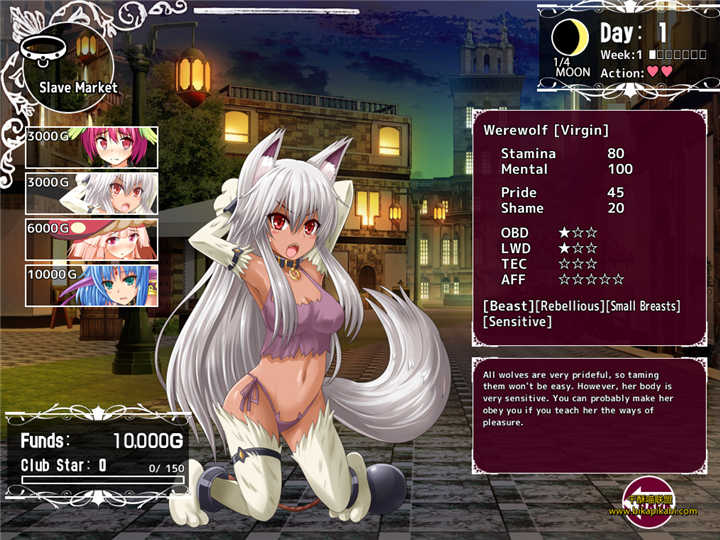Select the pink-haired character priced 3000G

92,146
